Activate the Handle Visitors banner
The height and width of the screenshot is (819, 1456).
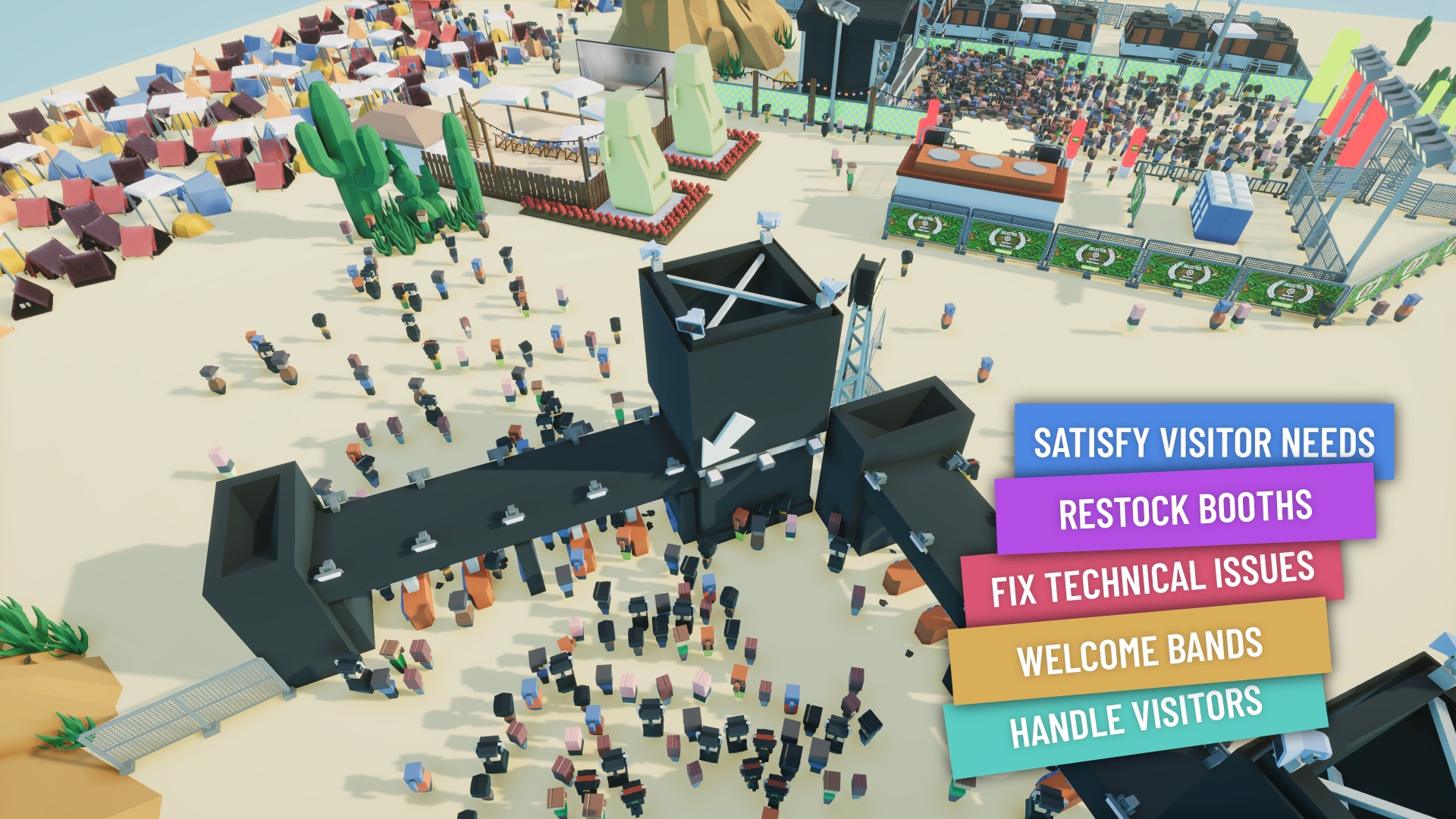click(1135, 717)
